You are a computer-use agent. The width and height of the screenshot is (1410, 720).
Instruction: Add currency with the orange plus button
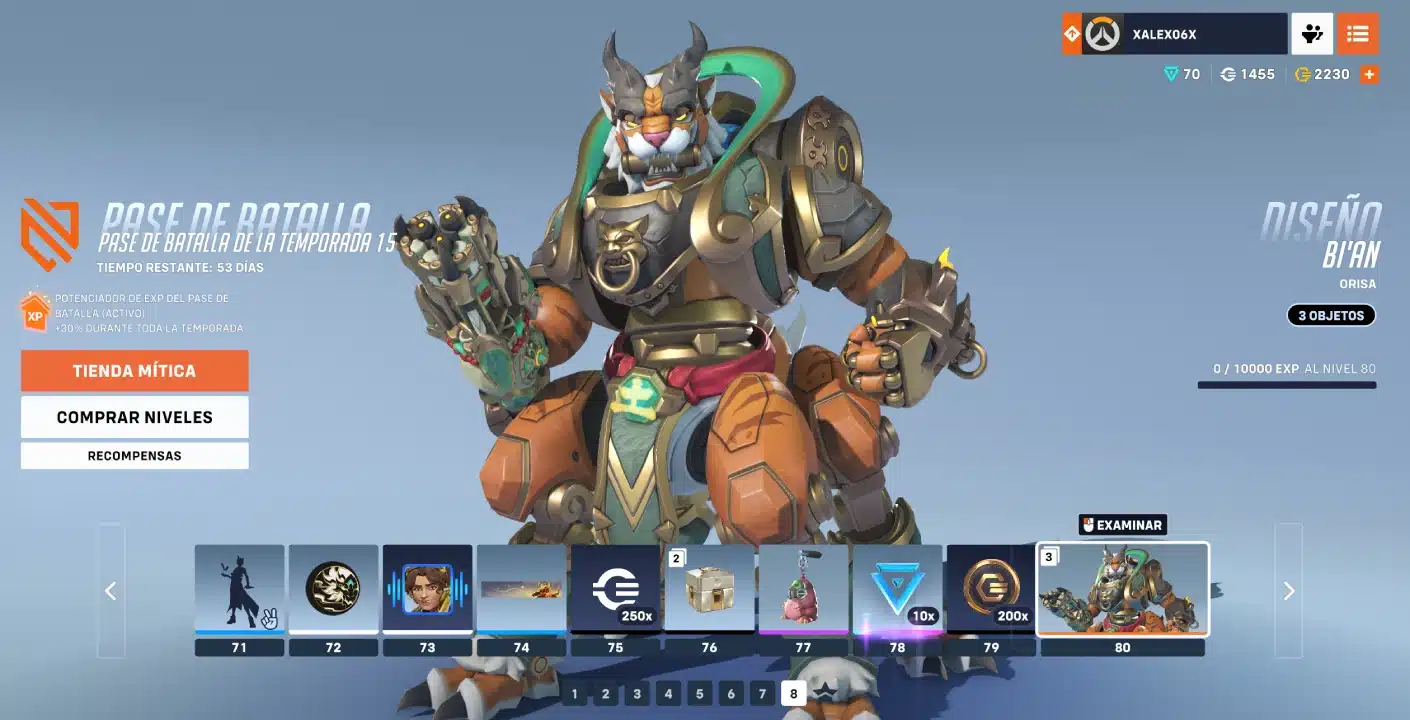tap(1369, 74)
